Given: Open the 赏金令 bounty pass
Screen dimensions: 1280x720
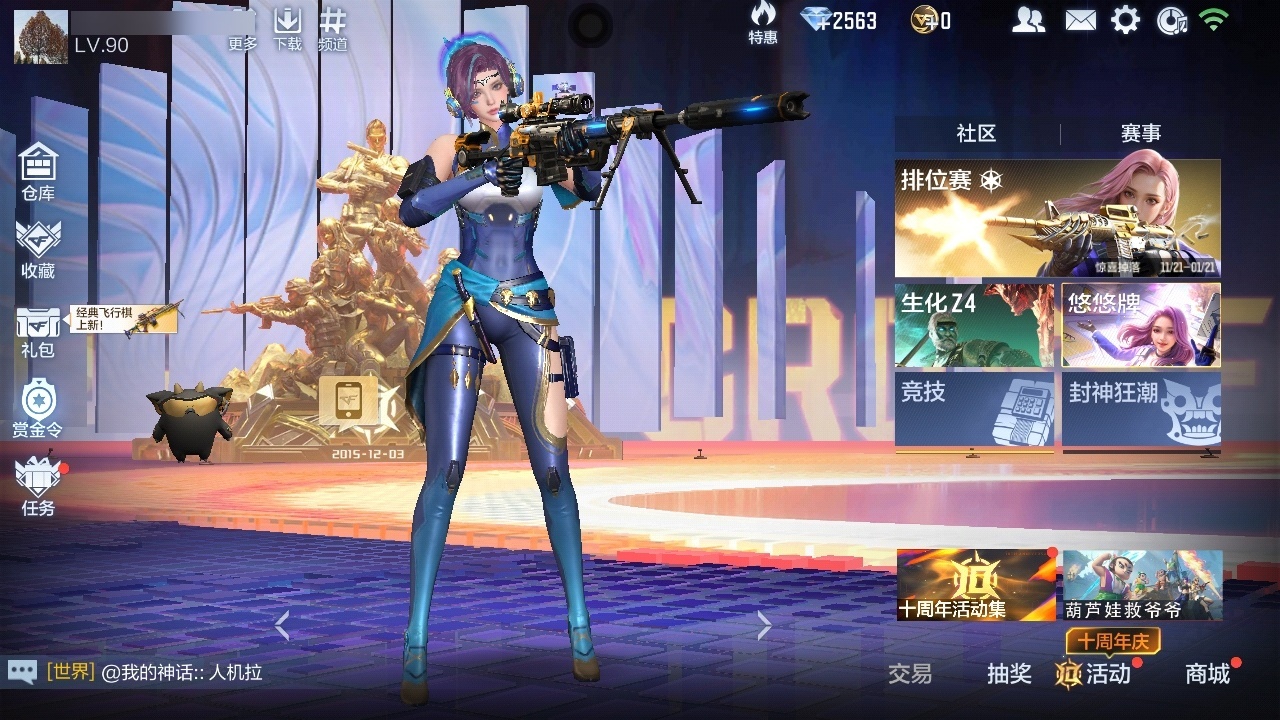Looking at the screenshot, I should tap(38, 408).
